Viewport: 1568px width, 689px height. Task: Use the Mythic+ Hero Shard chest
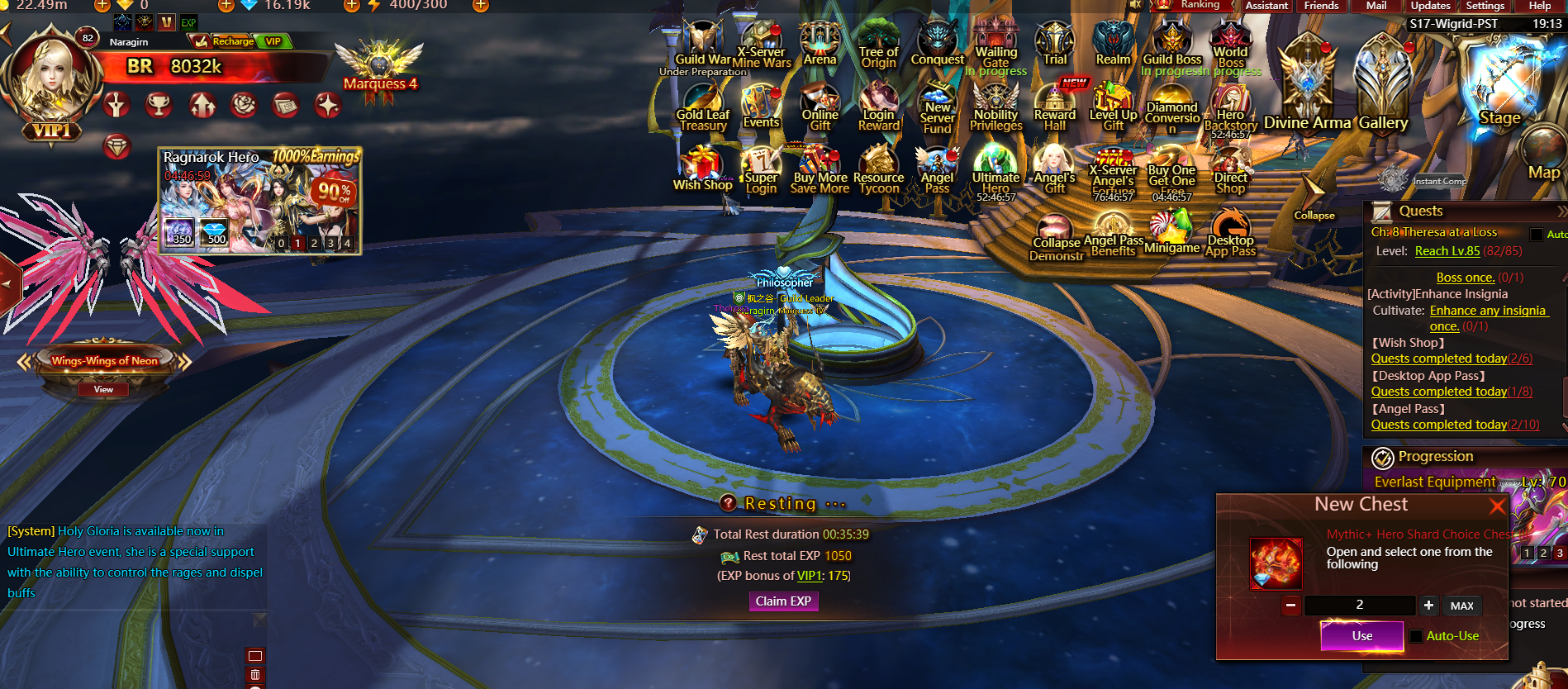click(1361, 636)
